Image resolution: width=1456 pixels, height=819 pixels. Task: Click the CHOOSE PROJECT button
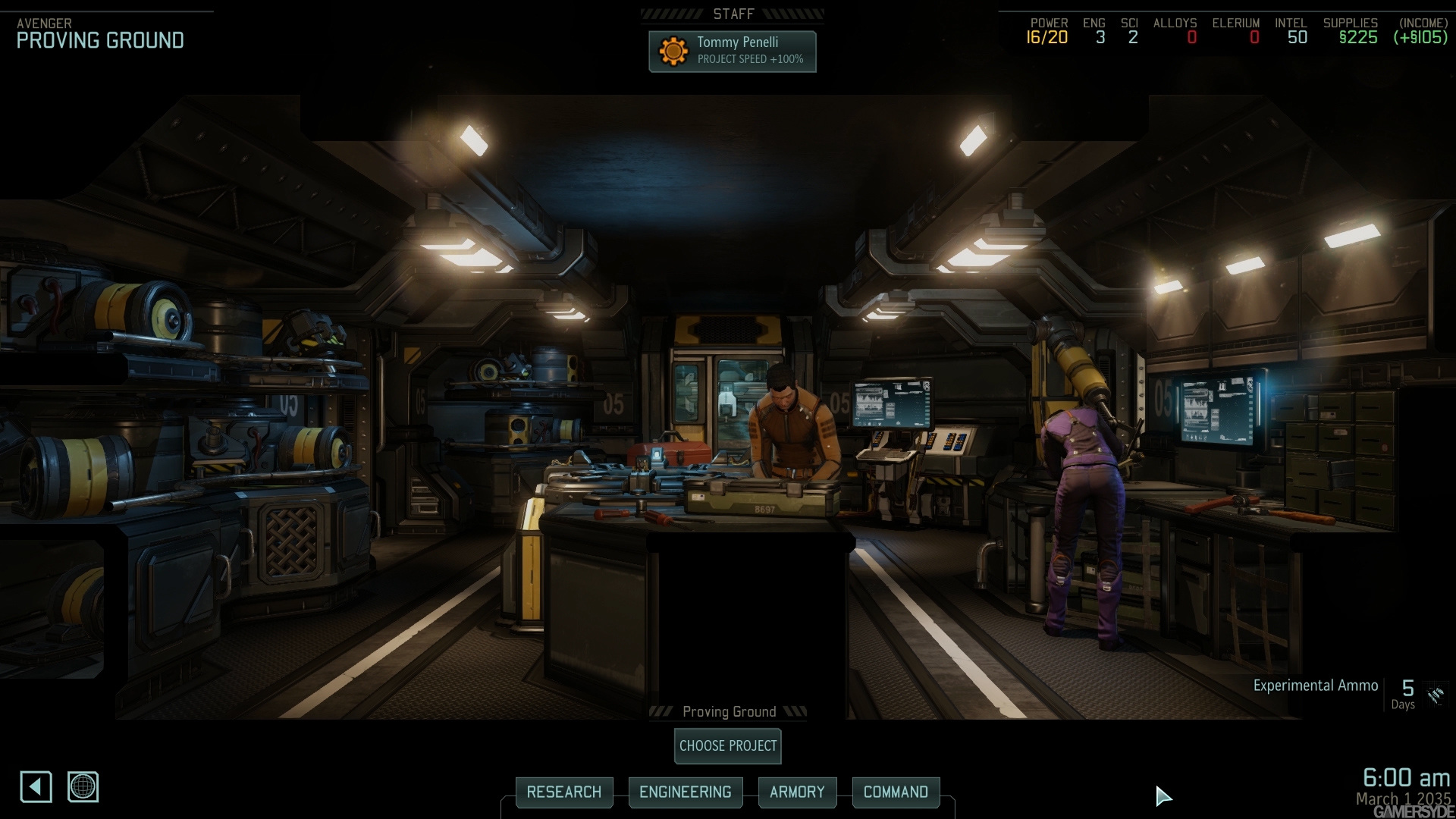point(727,746)
